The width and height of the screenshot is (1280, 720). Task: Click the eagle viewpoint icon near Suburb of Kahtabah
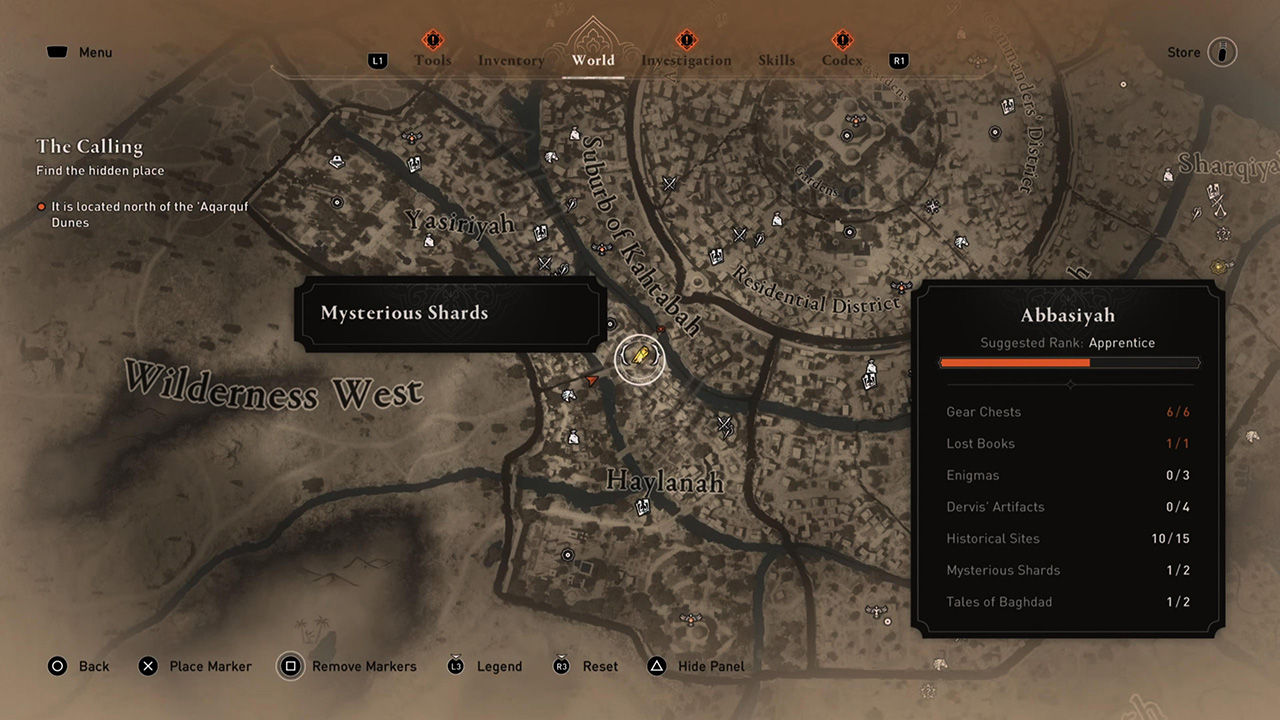(600, 247)
